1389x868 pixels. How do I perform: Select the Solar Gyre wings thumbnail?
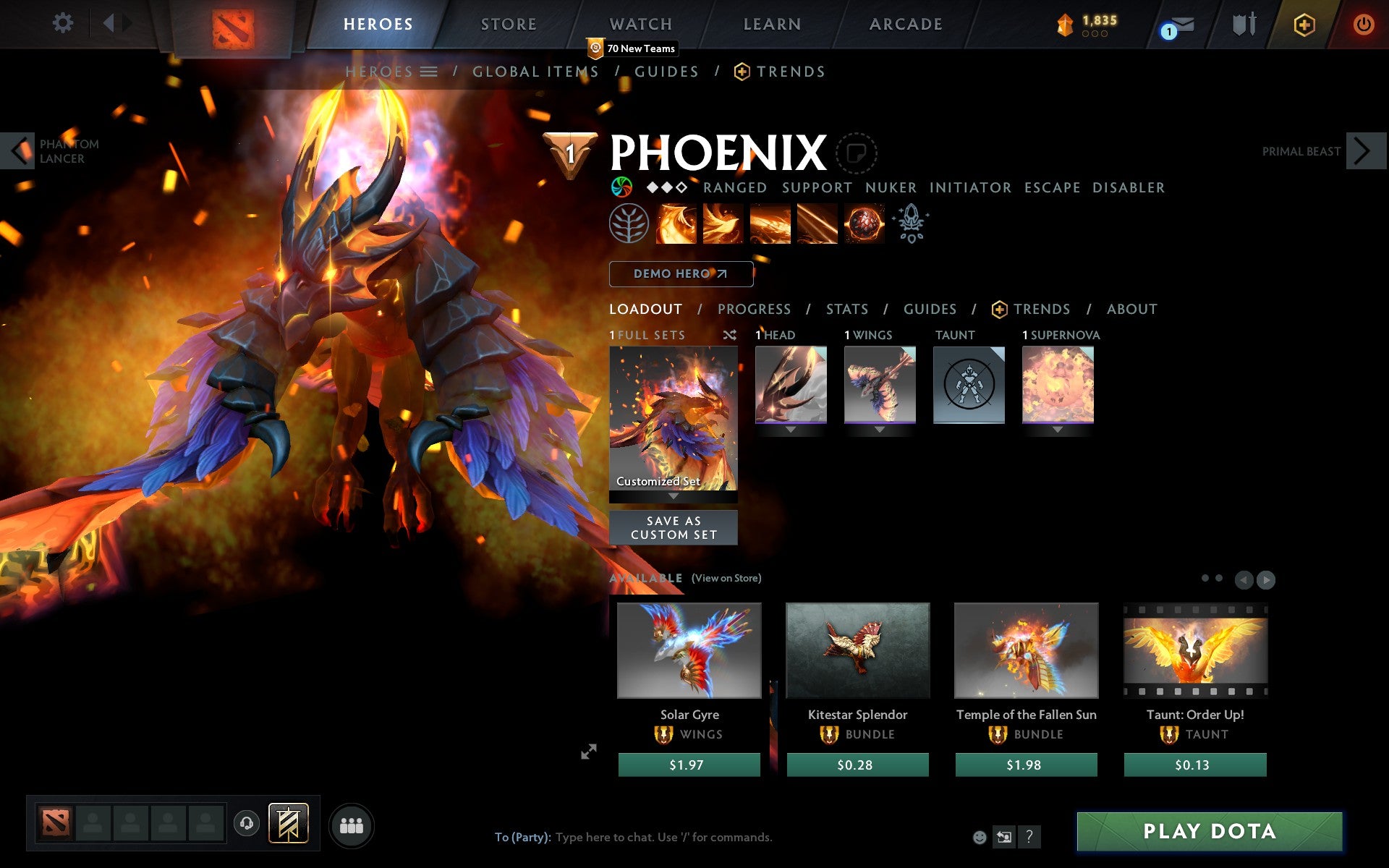pos(688,650)
